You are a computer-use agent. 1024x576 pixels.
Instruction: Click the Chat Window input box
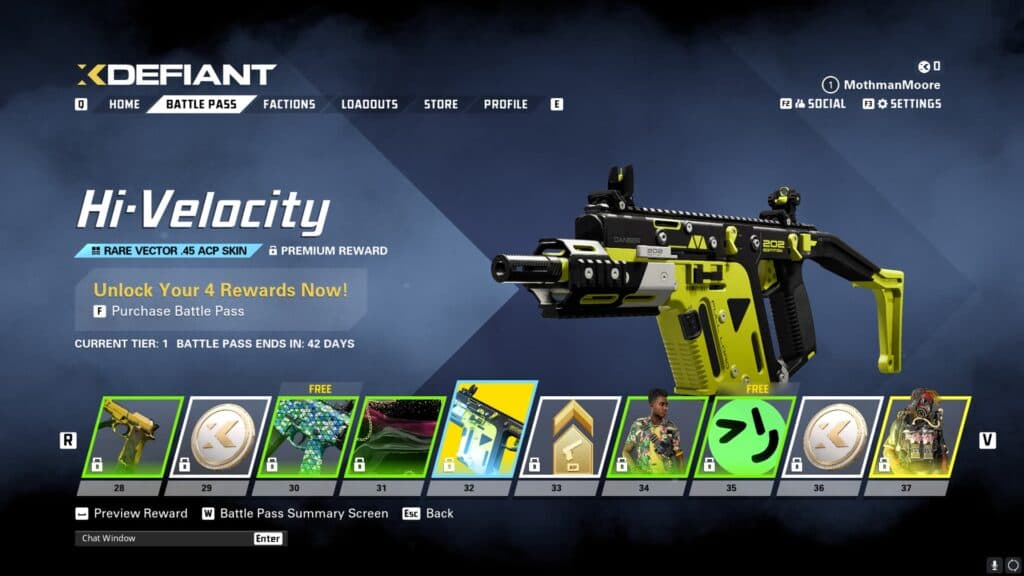pos(165,538)
